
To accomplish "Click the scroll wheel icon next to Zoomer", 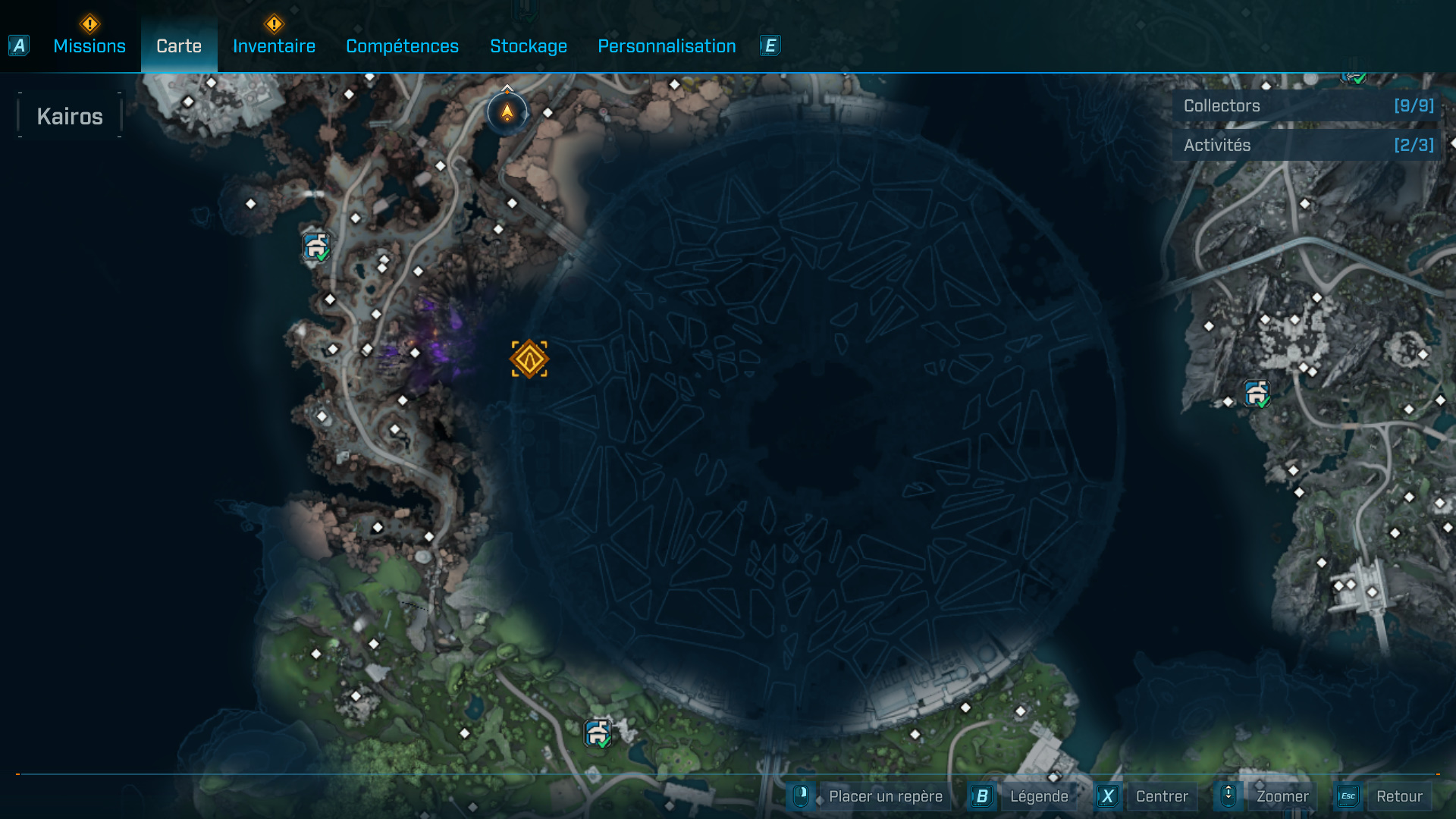I will [1228, 796].
